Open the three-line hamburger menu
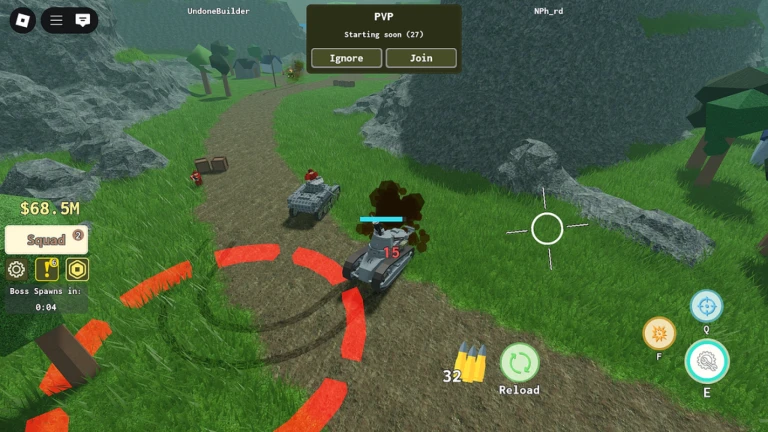Screen dimensions: 768x432 [57, 20]
